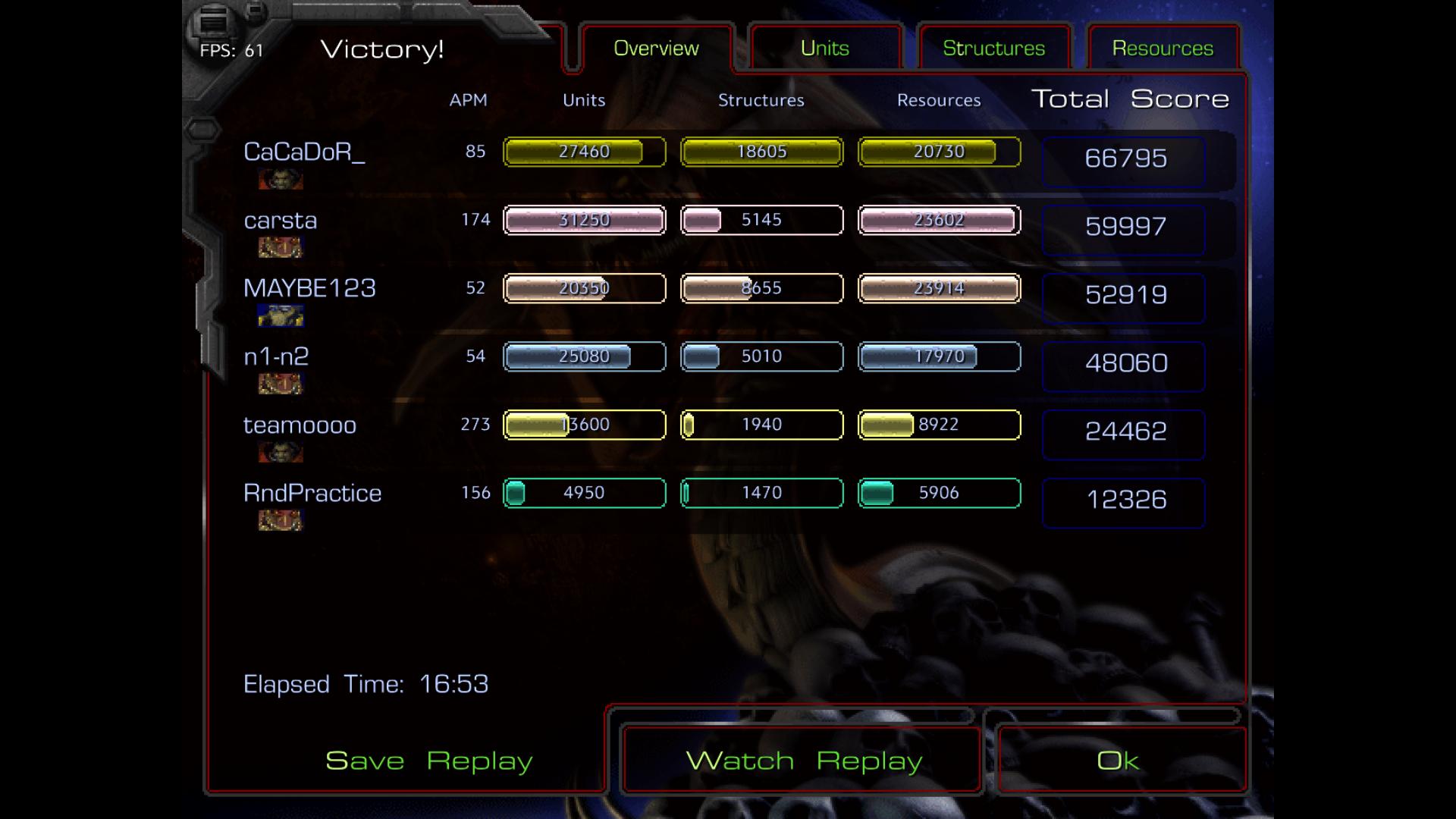Pick the teamoooo player entry
The image size is (1456, 819).
point(300,425)
